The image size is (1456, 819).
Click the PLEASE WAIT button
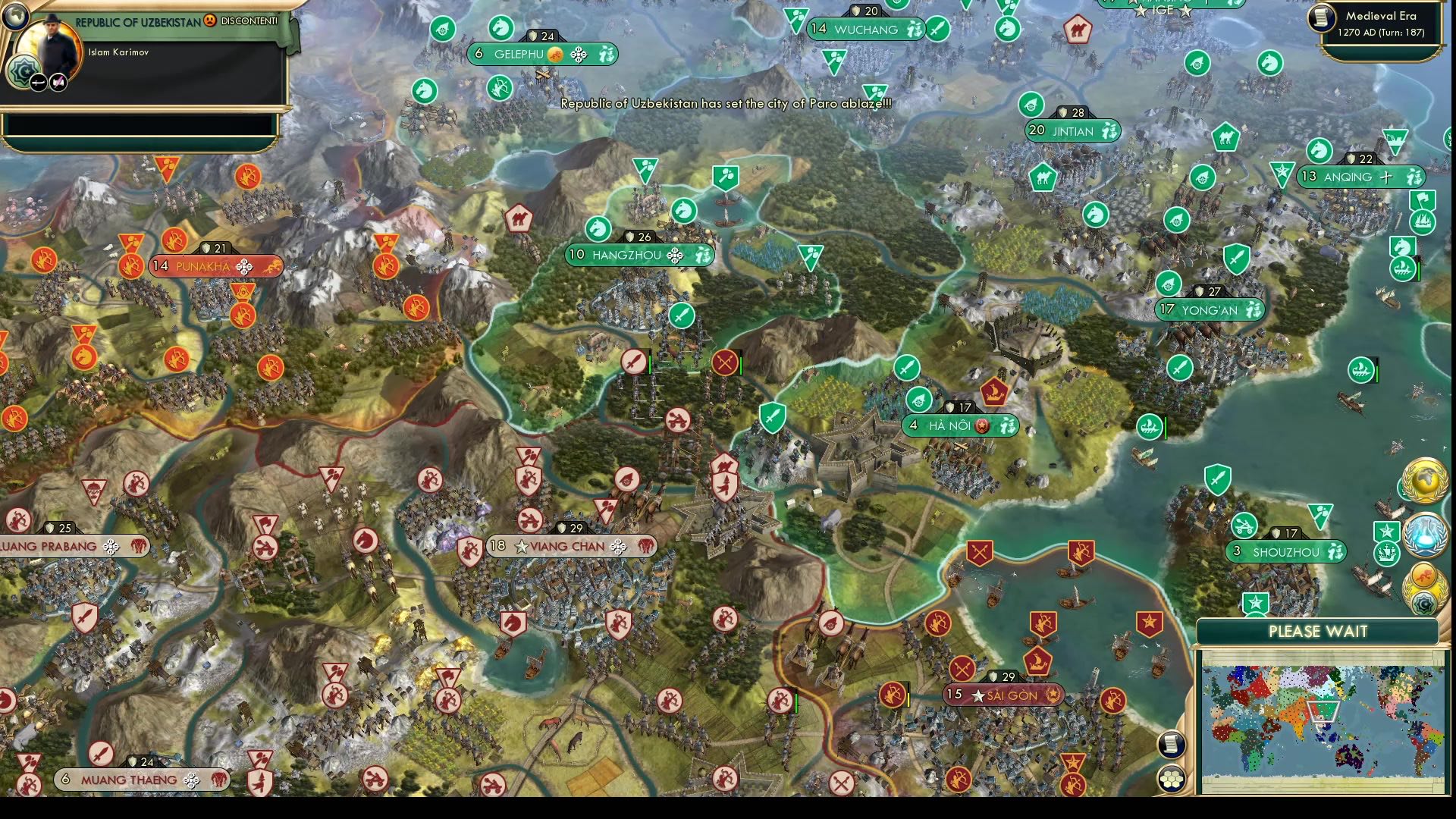coord(1319,632)
